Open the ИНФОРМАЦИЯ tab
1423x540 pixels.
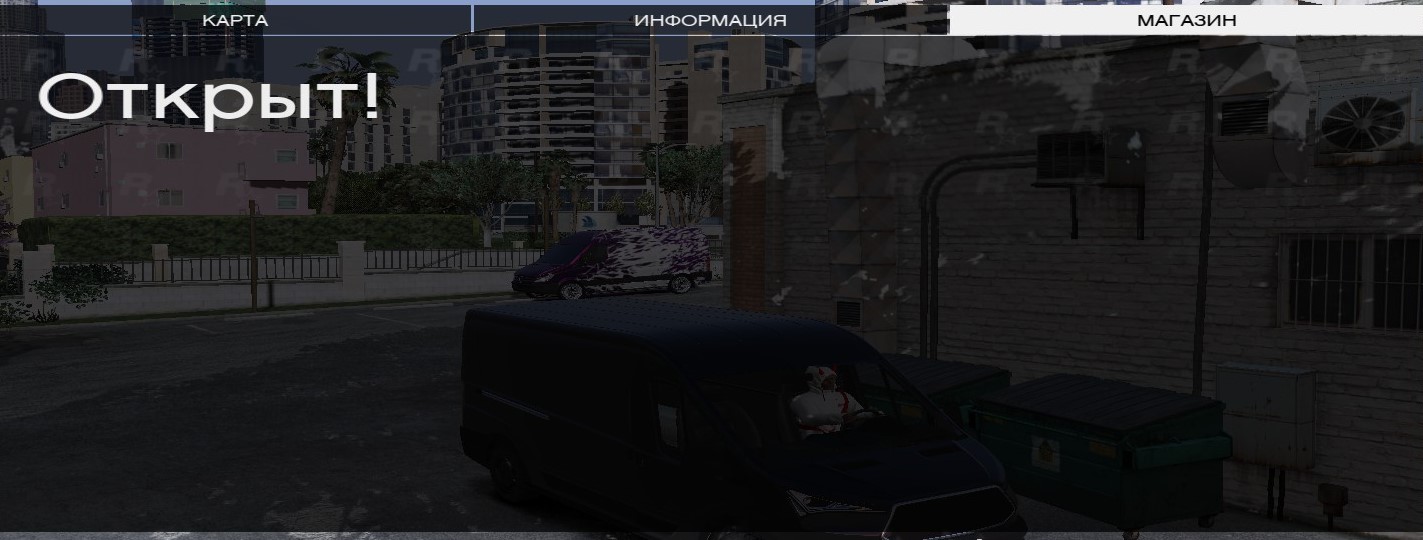coord(710,20)
